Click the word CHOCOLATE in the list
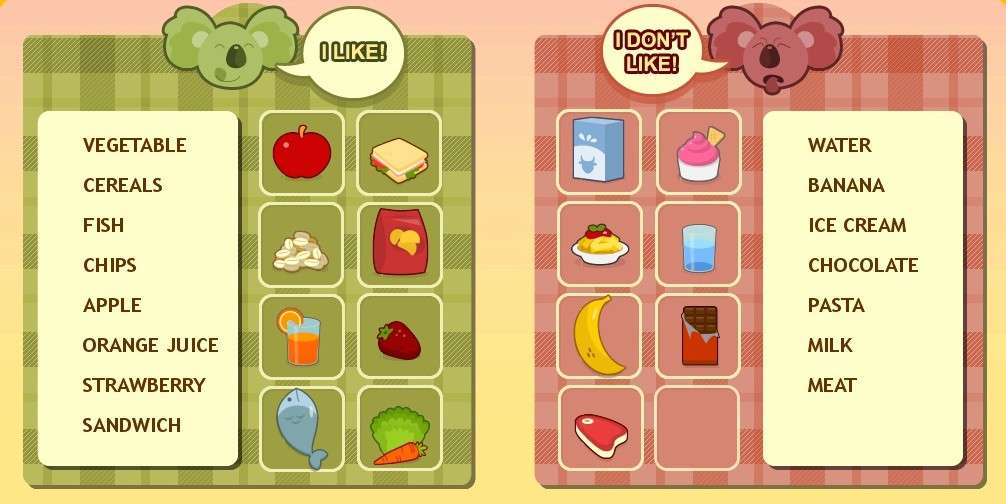 point(863,266)
